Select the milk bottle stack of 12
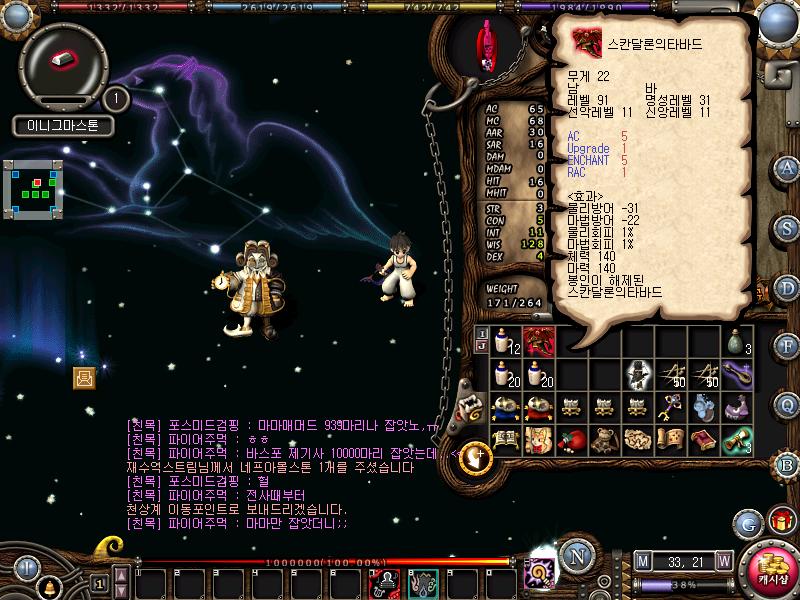 click(507, 343)
